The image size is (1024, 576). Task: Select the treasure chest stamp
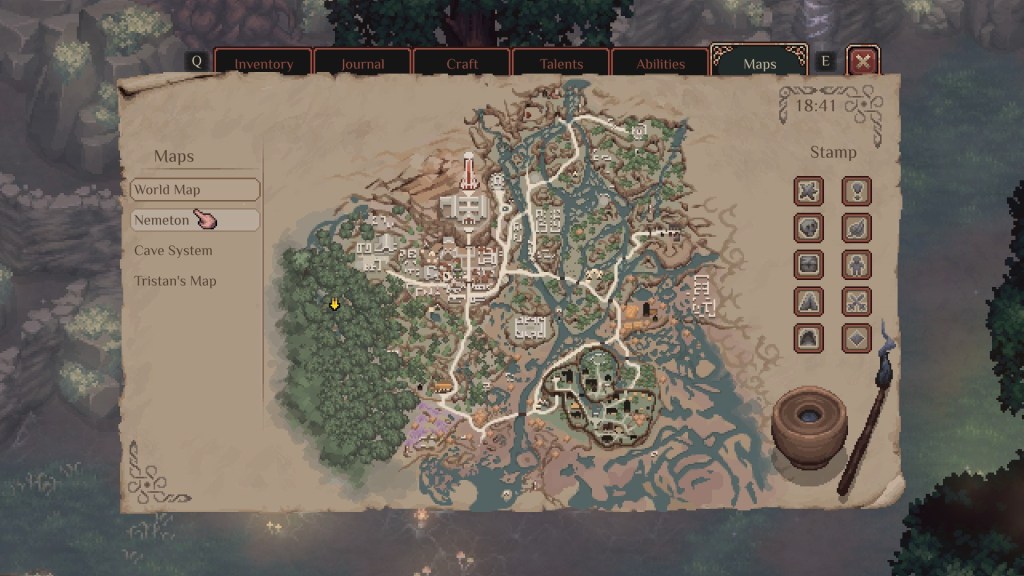[x=809, y=265]
